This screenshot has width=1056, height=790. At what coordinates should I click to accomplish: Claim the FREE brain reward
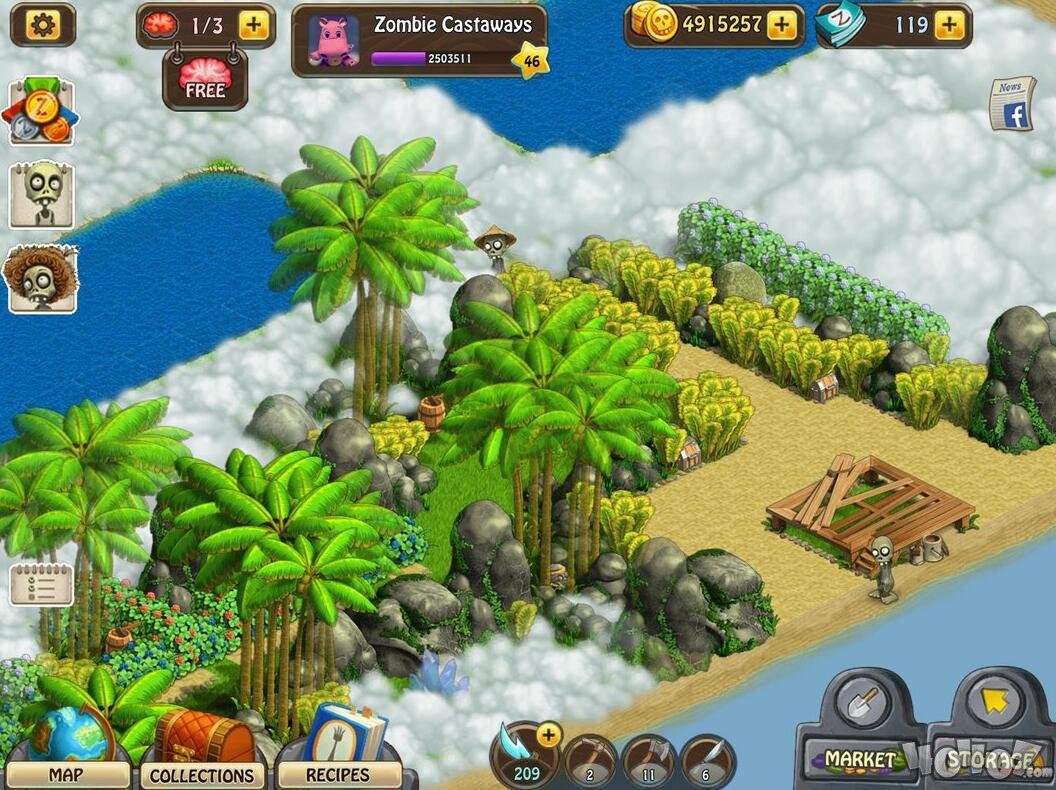coord(205,78)
